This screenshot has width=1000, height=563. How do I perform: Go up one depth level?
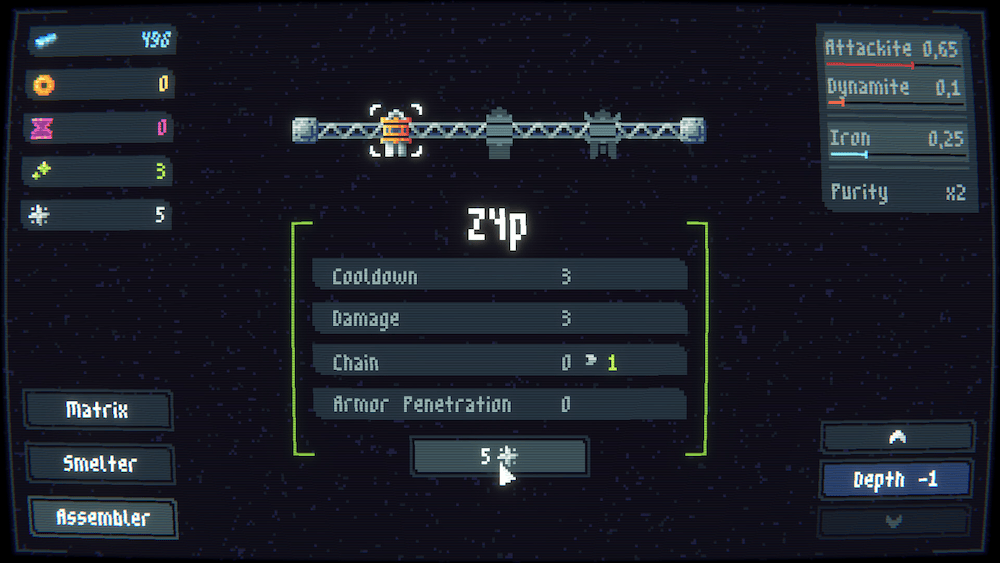896,437
